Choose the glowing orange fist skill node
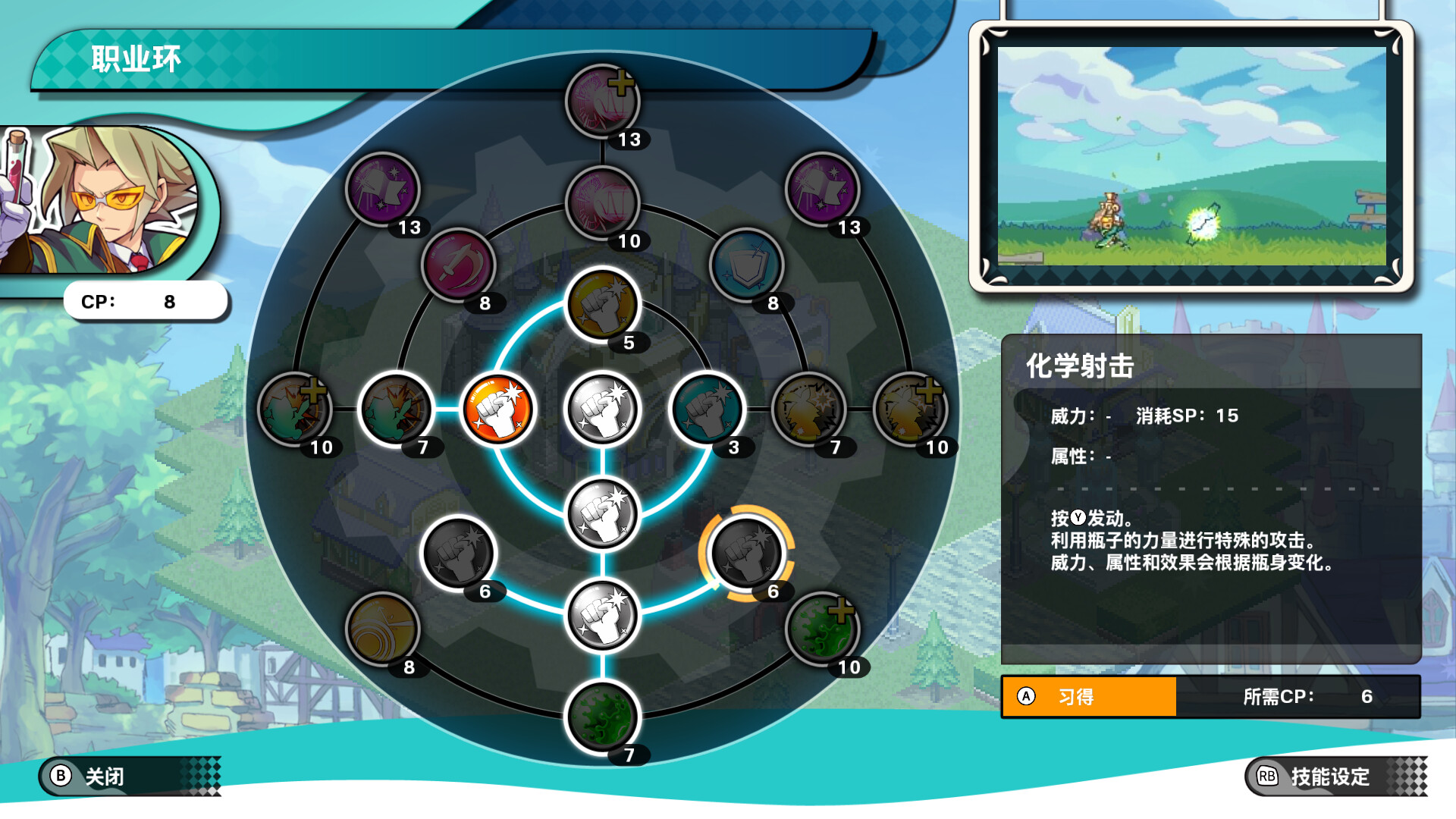Image resolution: width=1456 pixels, height=819 pixels. pyautogui.click(x=498, y=409)
